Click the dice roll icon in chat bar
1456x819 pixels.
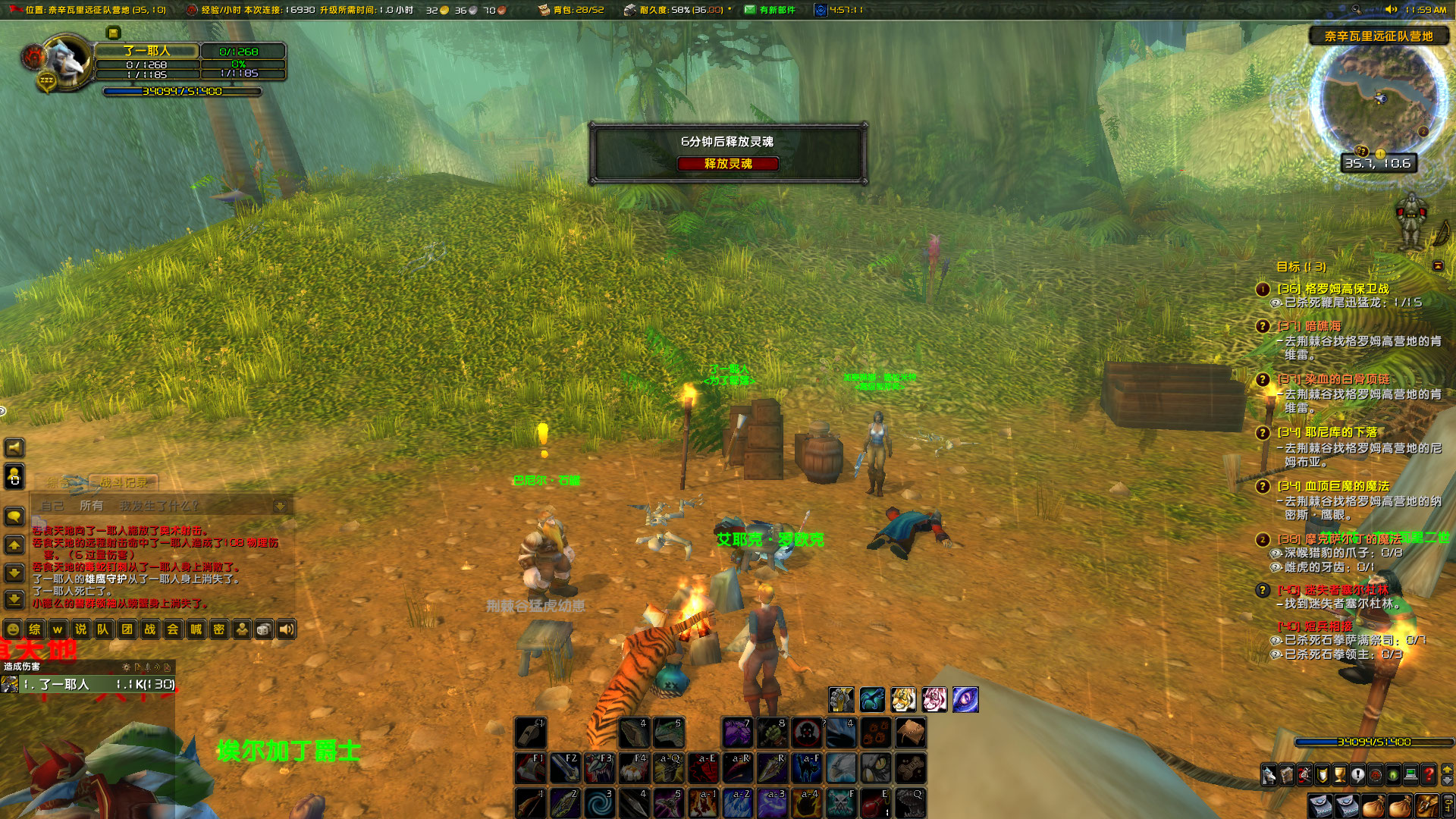pyautogui.click(x=264, y=630)
